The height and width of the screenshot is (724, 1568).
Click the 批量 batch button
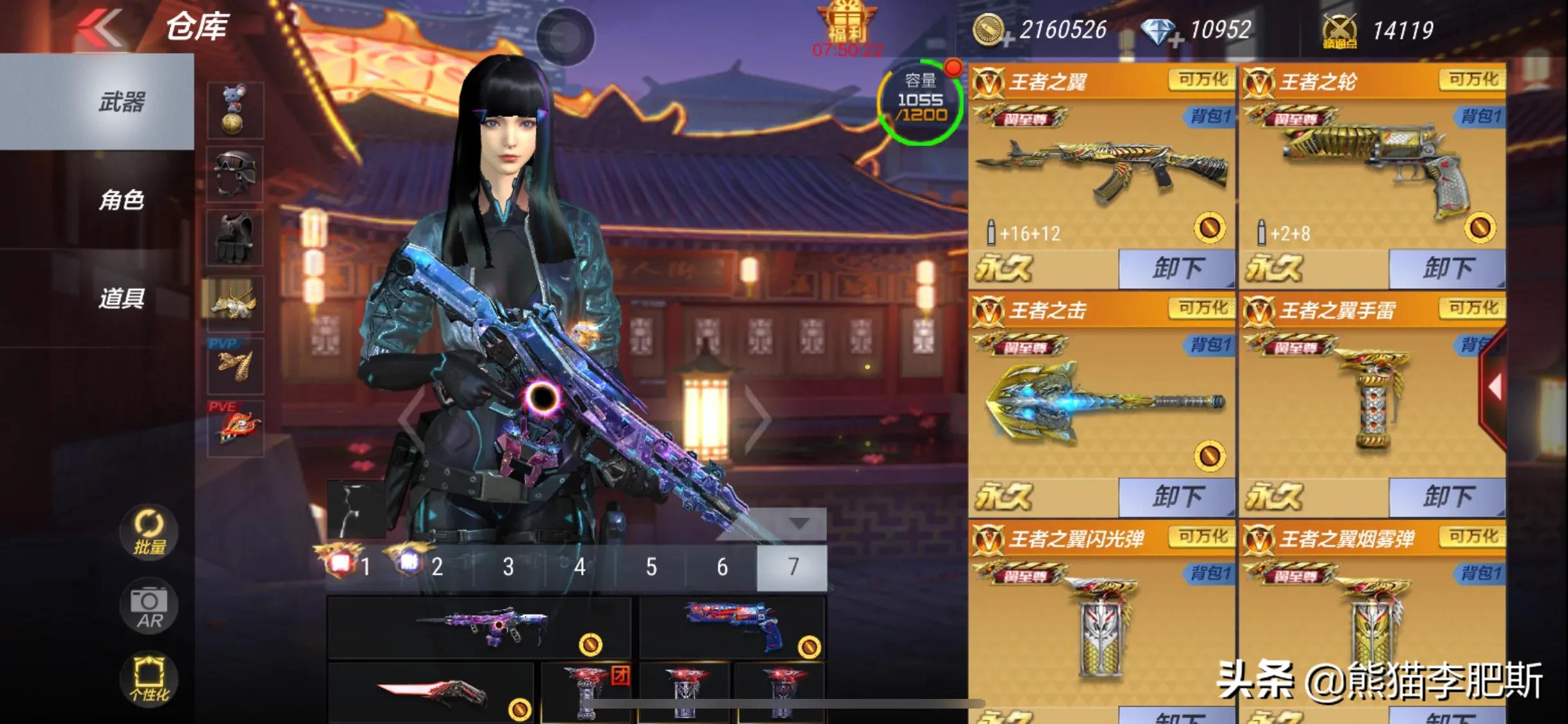(149, 532)
